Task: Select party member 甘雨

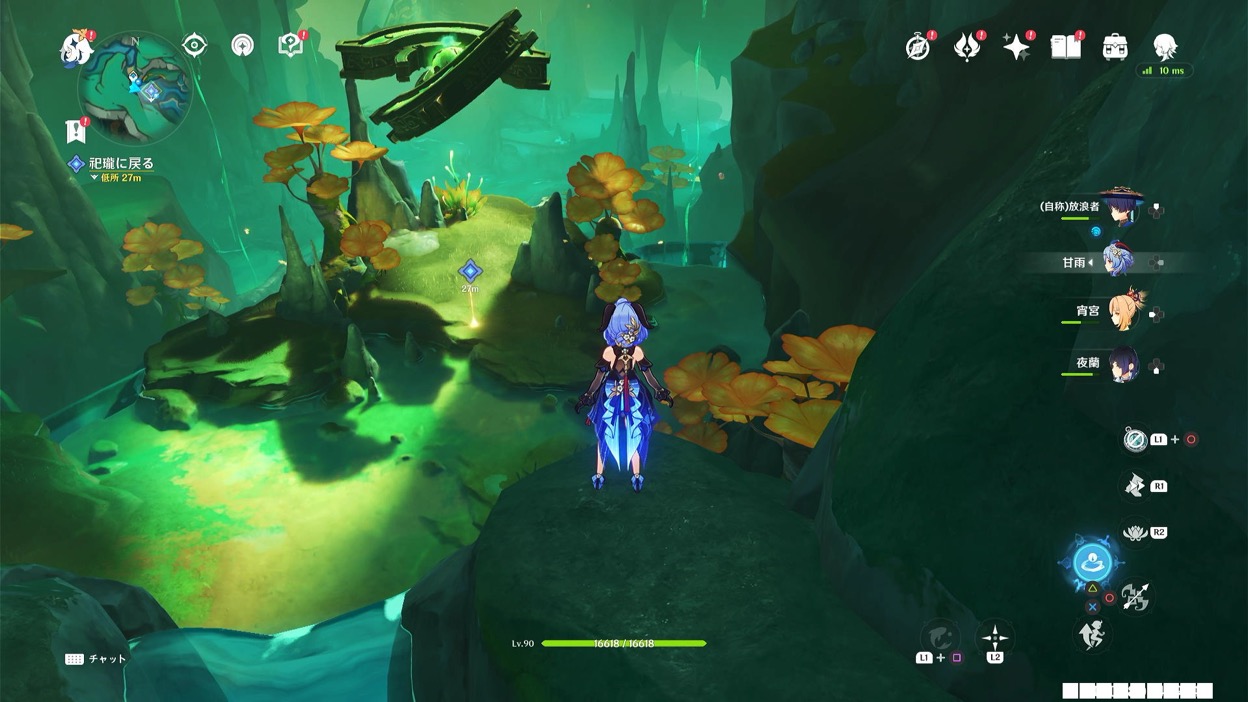Action: (x=1119, y=262)
